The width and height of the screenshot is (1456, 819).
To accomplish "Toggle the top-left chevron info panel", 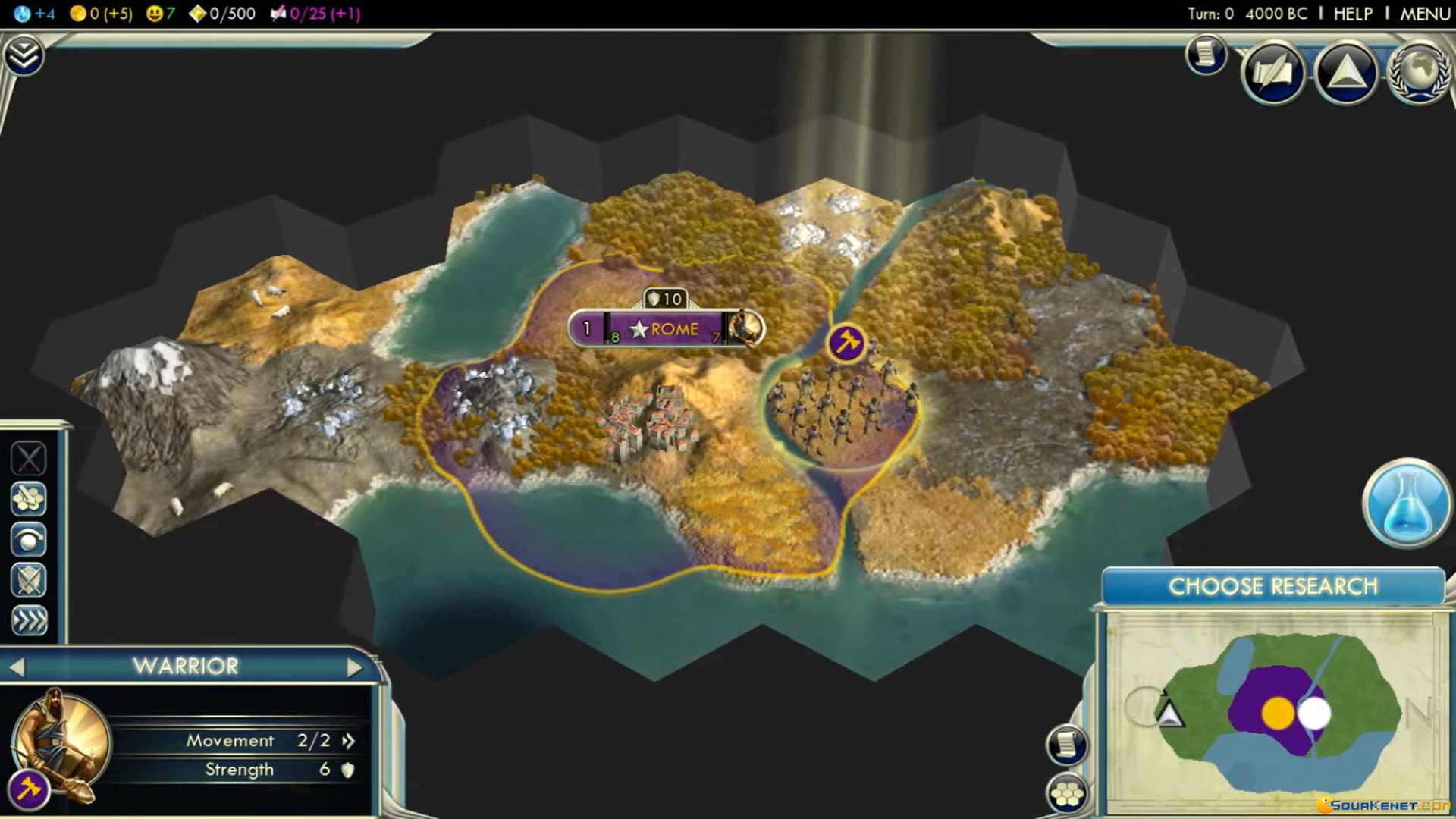I will pos(24,55).
